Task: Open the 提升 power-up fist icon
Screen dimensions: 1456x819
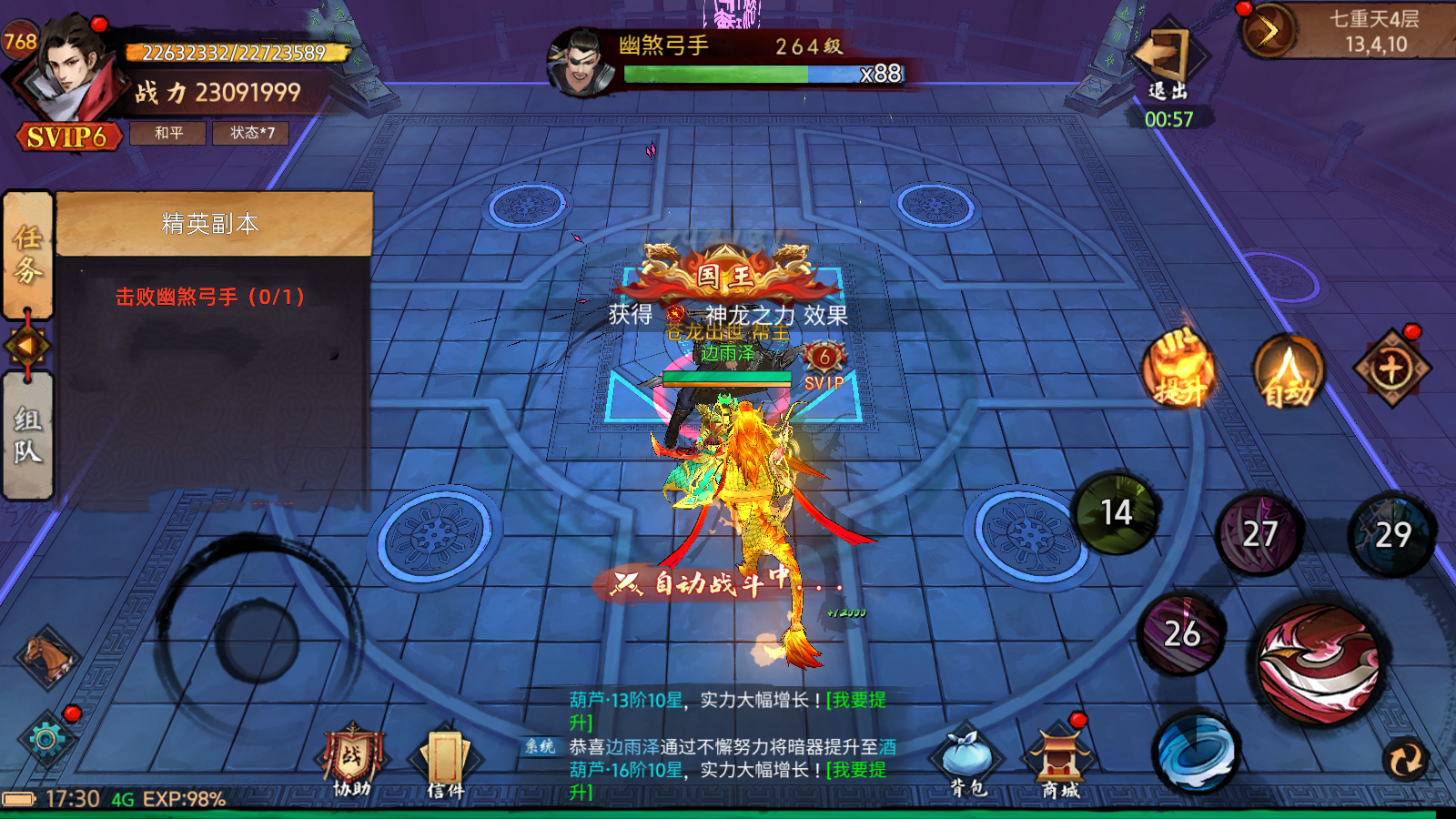Action: click(1179, 369)
